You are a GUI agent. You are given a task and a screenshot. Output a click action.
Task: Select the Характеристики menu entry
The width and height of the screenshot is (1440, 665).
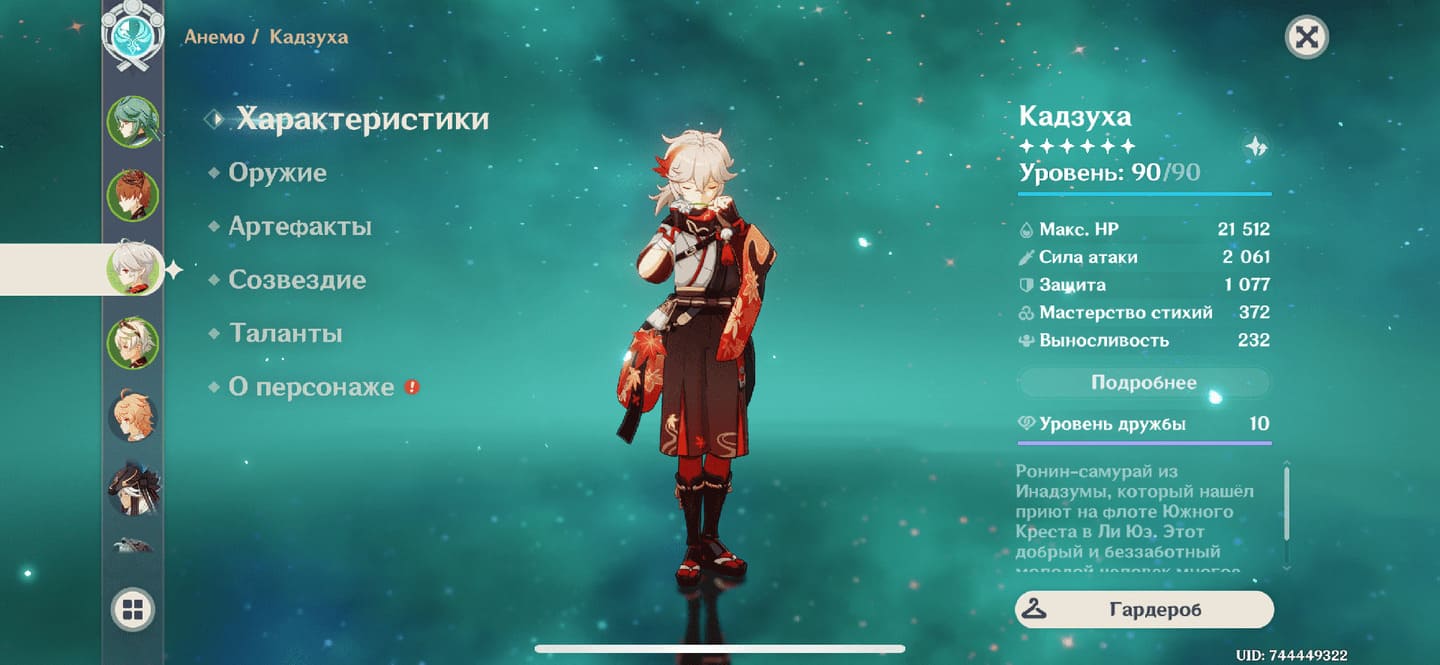(x=362, y=119)
